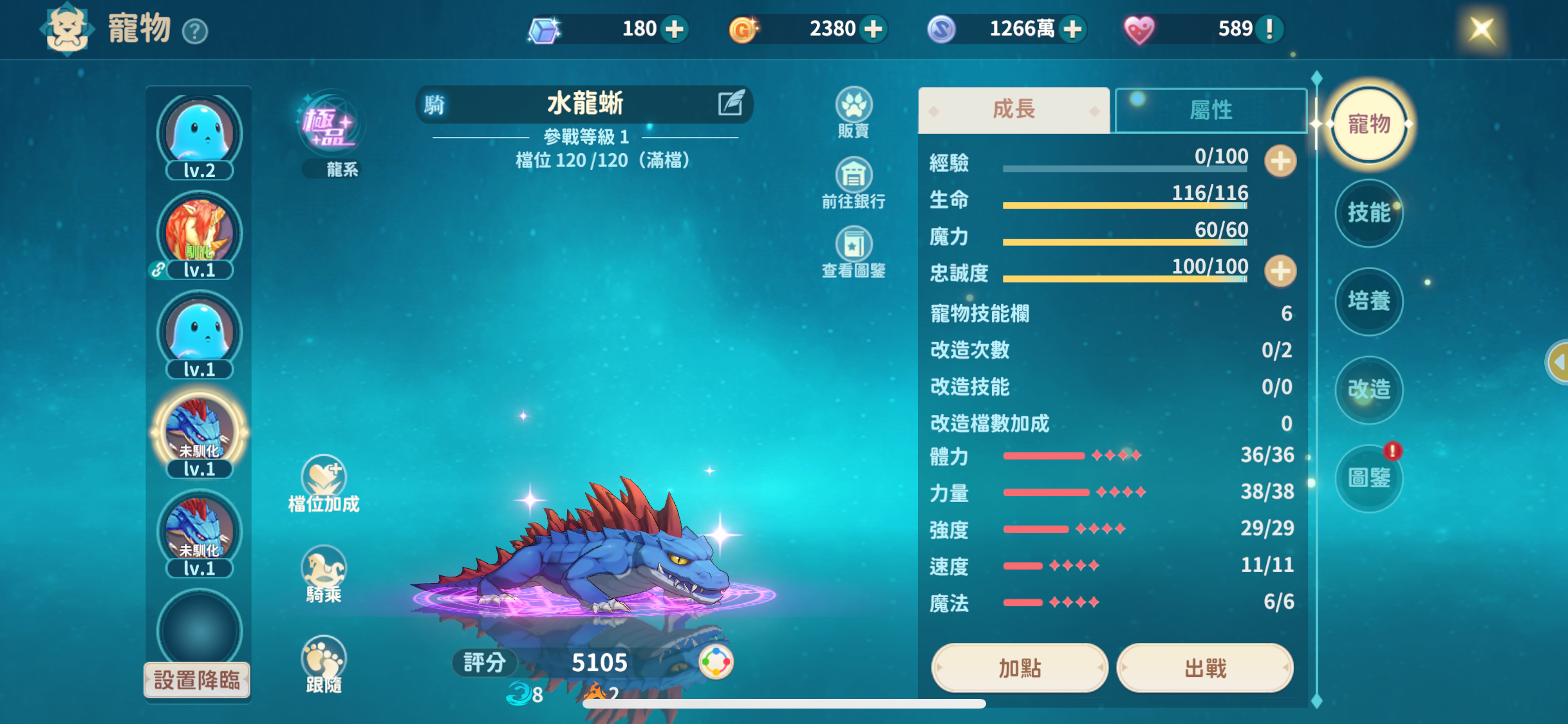The image size is (1568, 724).
Task: Add experience with the plus button
Action: click(x=1280, y=161)
